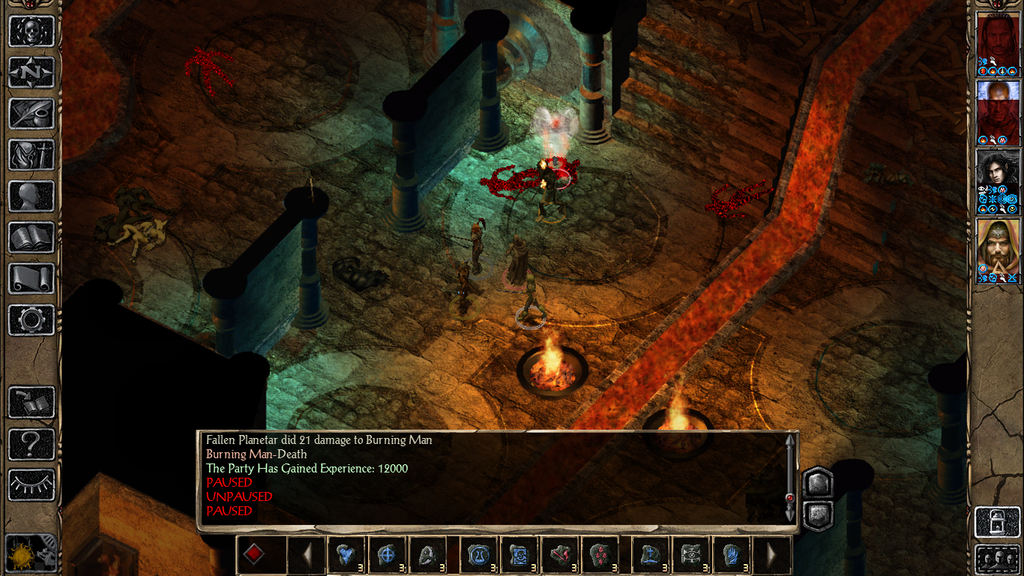1024x576 pixels.
Task: Toggle the eye reveal details button
Action: (31, 485)
